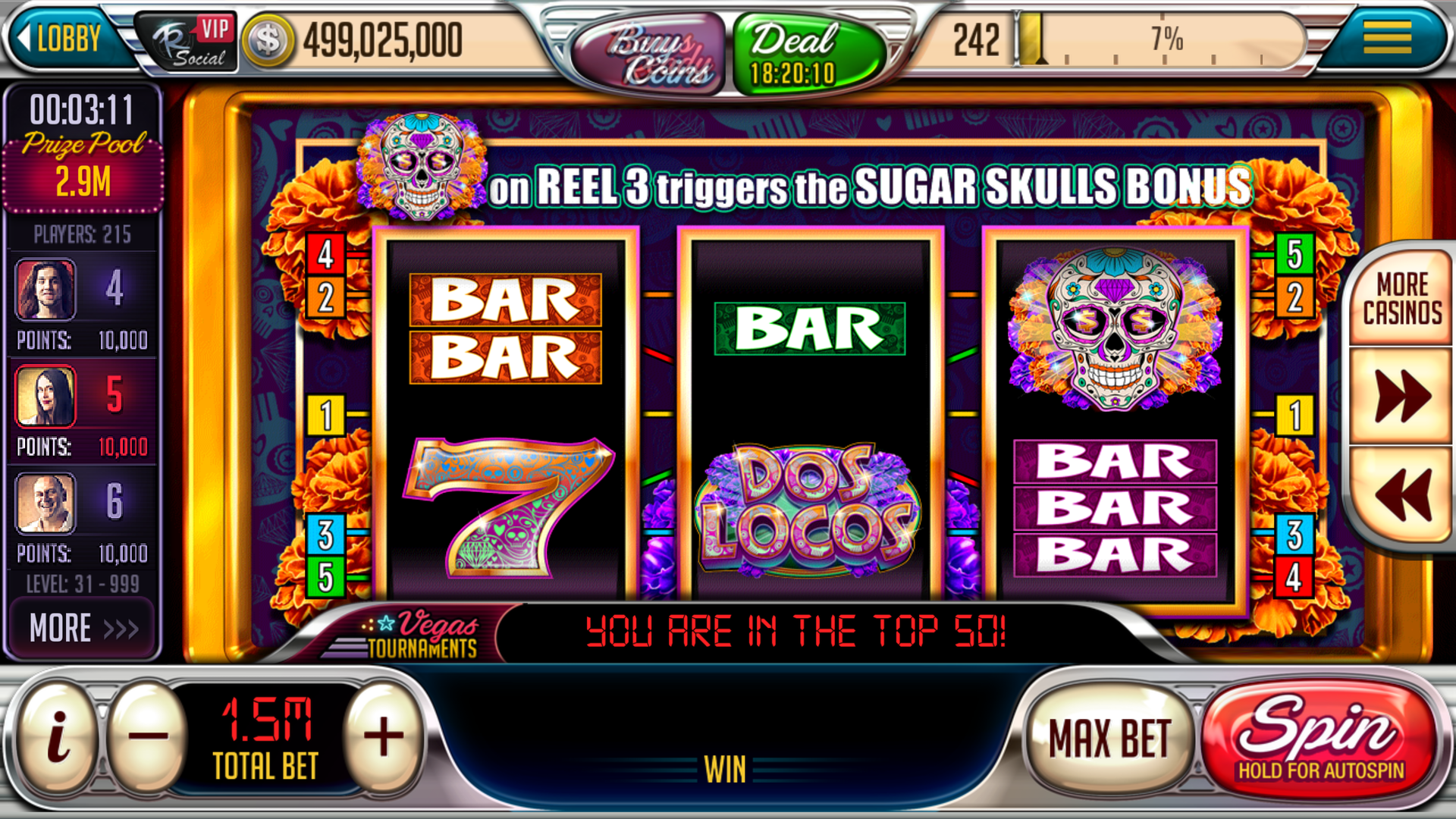Tap the gold dollar coin icon
This screenshot has width=1456, height=819.
(267, 41)
